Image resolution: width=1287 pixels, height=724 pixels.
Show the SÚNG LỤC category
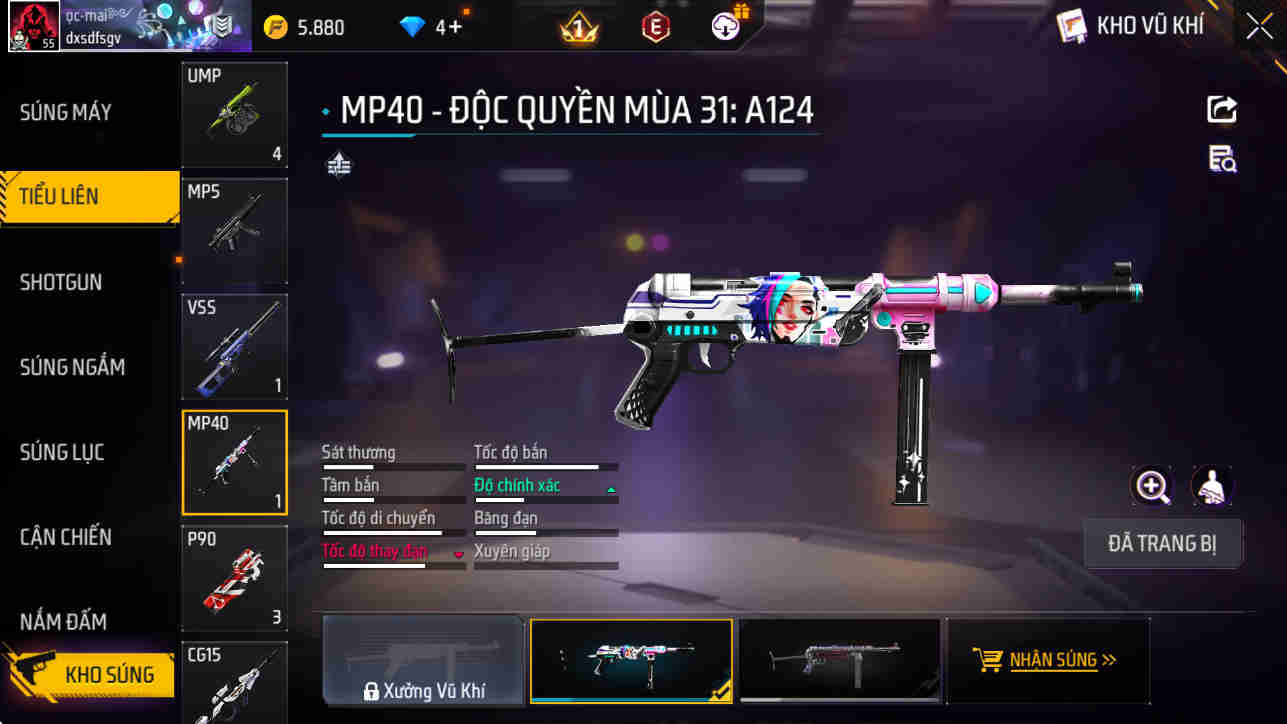(x=62, y=452)
